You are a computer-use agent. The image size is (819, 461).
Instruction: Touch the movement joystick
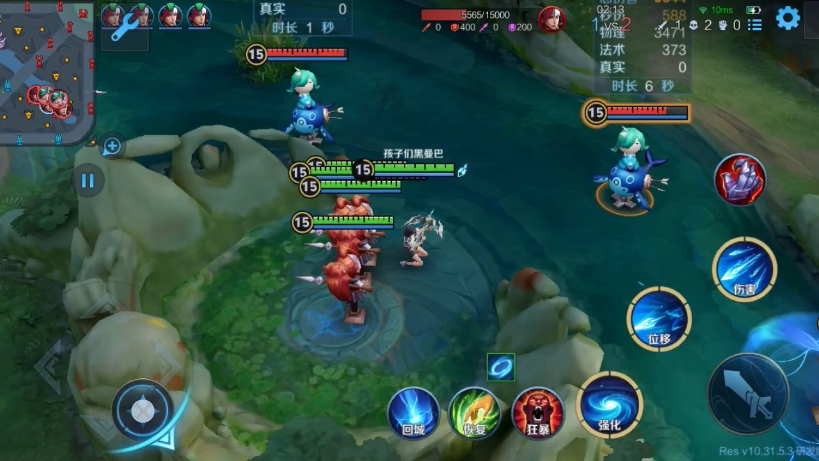click(x=144, y=410)
